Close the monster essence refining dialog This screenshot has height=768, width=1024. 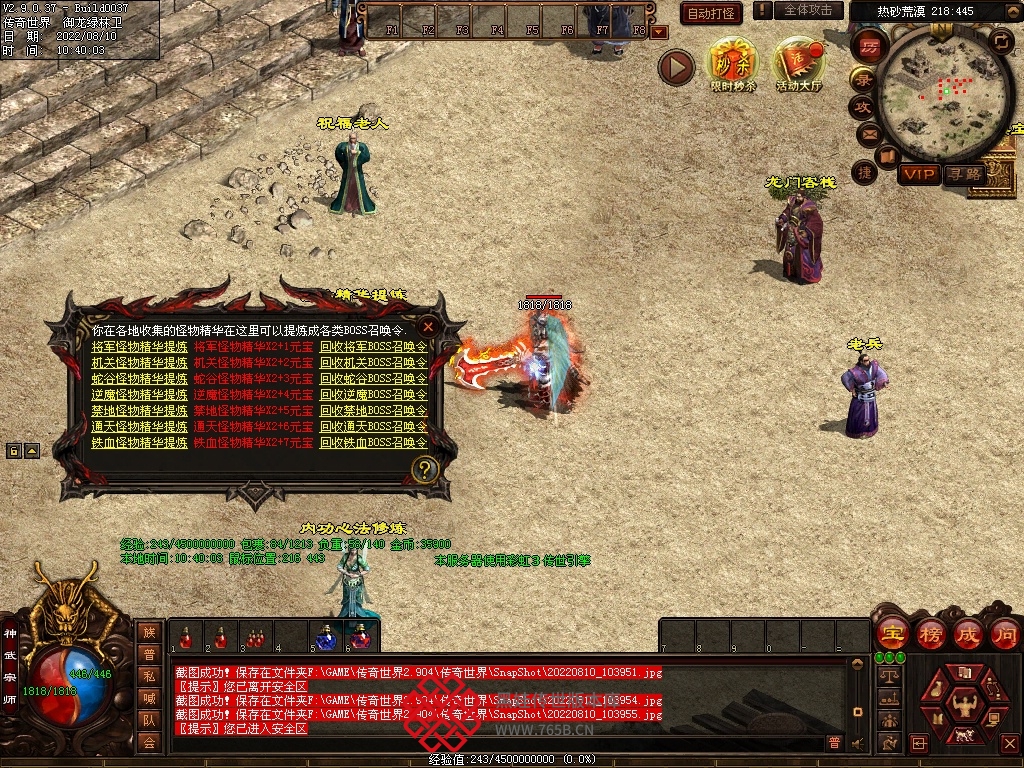428,326
